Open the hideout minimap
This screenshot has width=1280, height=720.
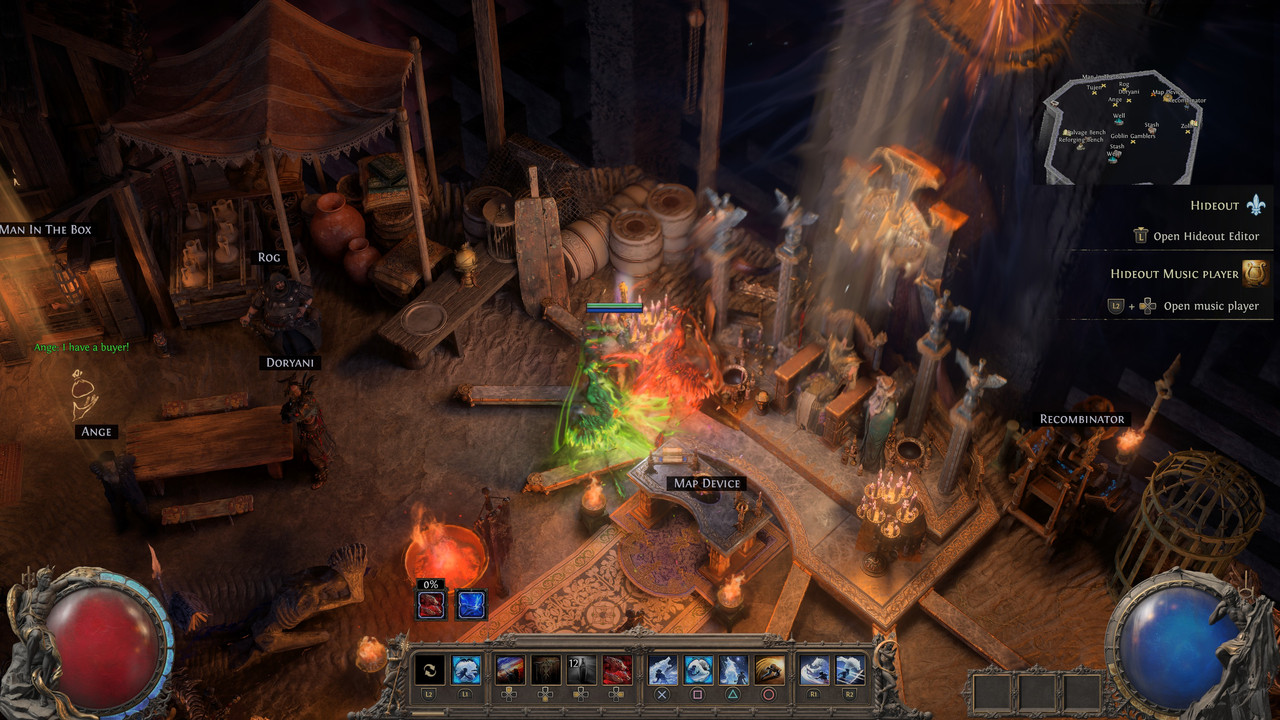tap(1125, 127)
